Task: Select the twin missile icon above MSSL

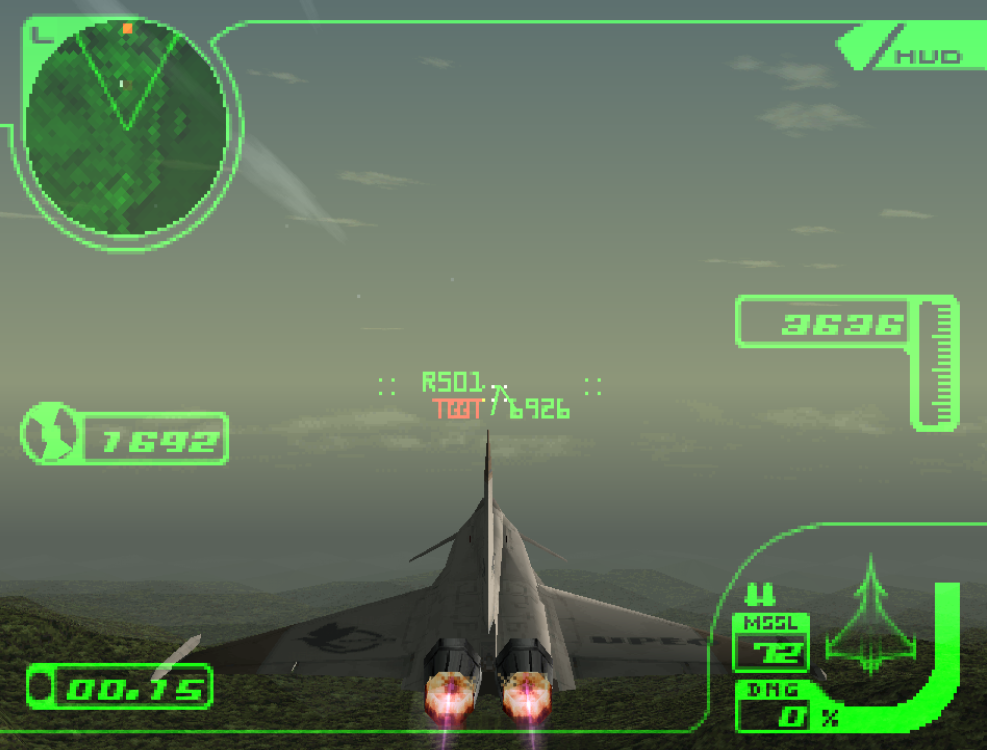Action: [x=760, y=596]
